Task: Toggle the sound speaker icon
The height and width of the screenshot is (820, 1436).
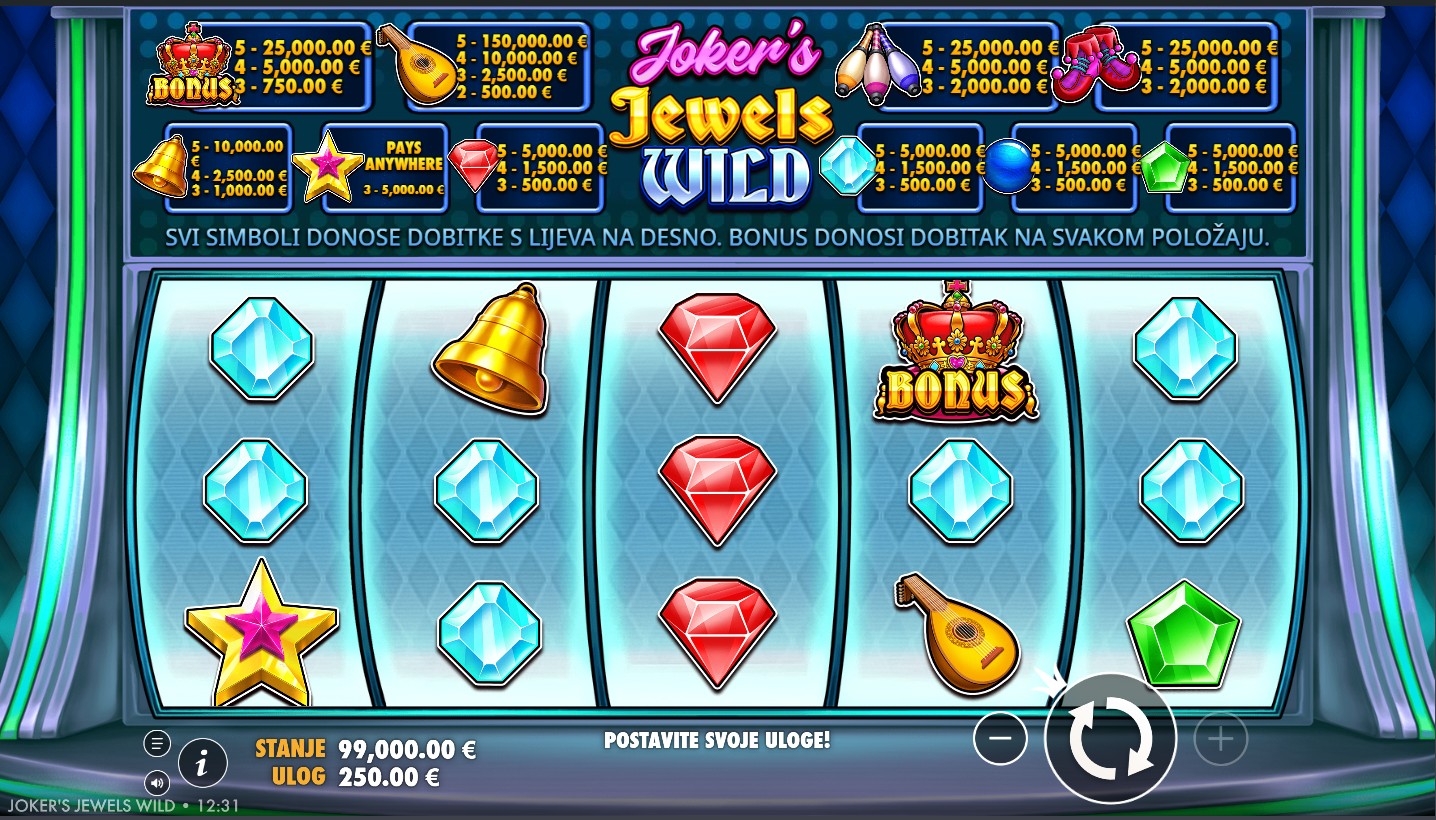Action: coord(156,782)
